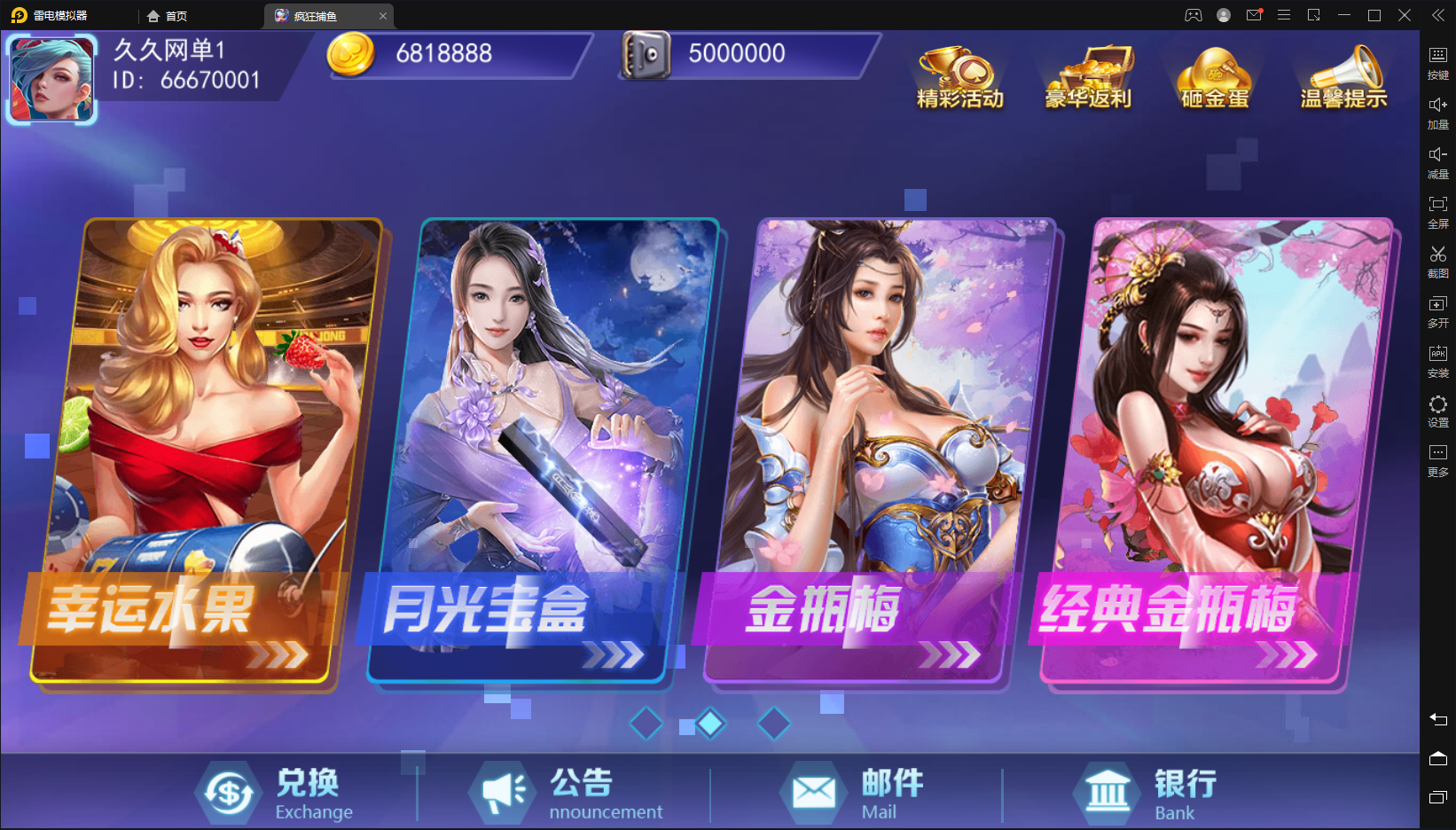This screenshot has width=1456, height=830.
Task: Switch to the last page indicator diamond
Action: (x=774, y=724)
